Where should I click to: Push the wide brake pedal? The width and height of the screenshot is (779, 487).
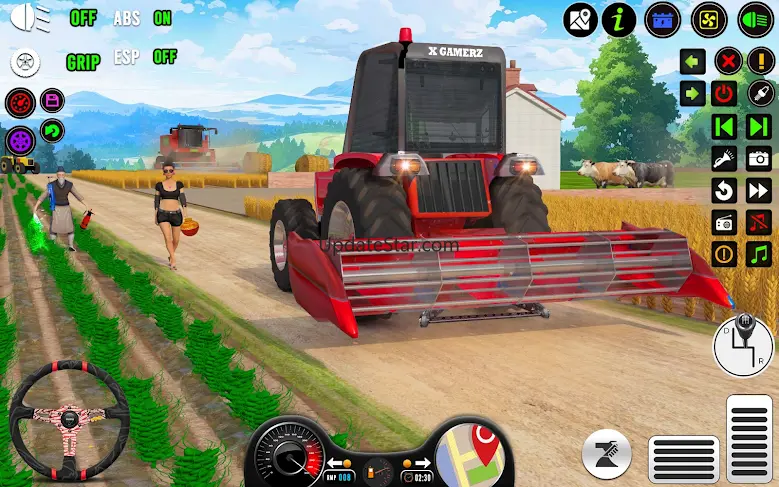684,458
